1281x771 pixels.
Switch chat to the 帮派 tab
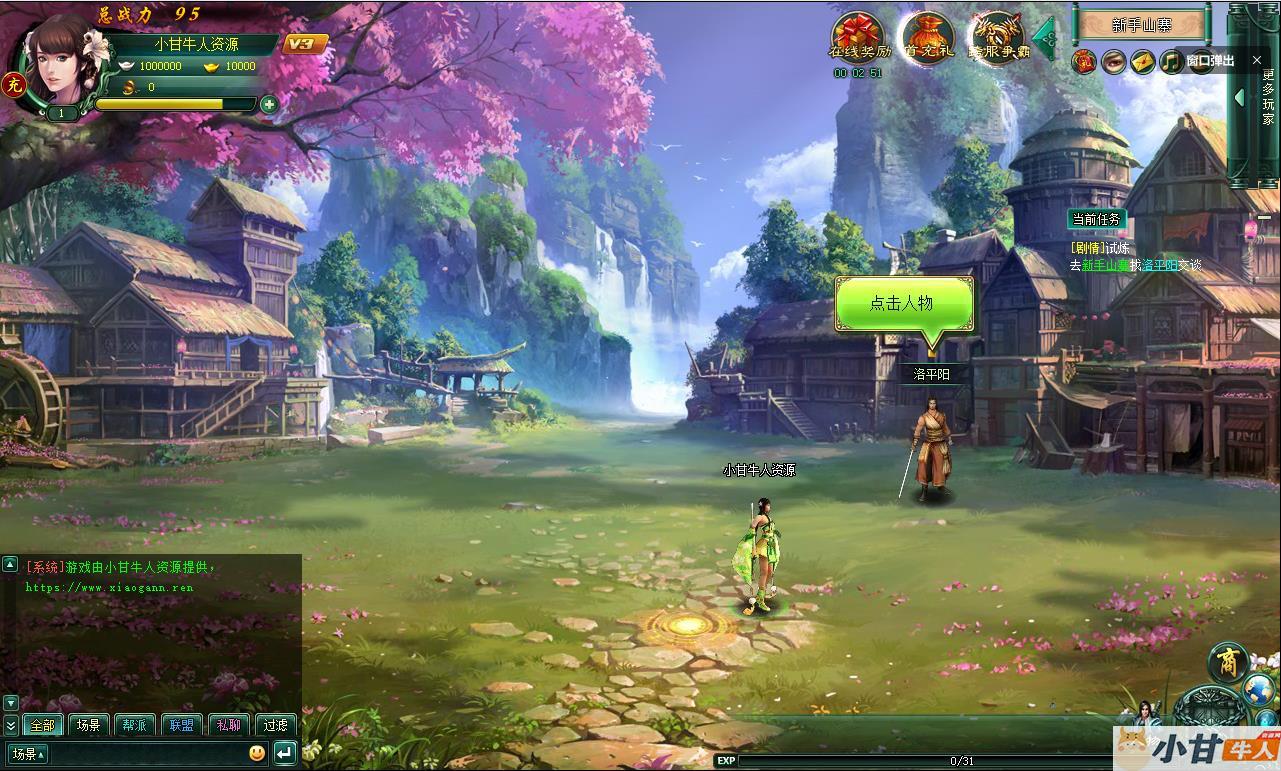point(135,725)
